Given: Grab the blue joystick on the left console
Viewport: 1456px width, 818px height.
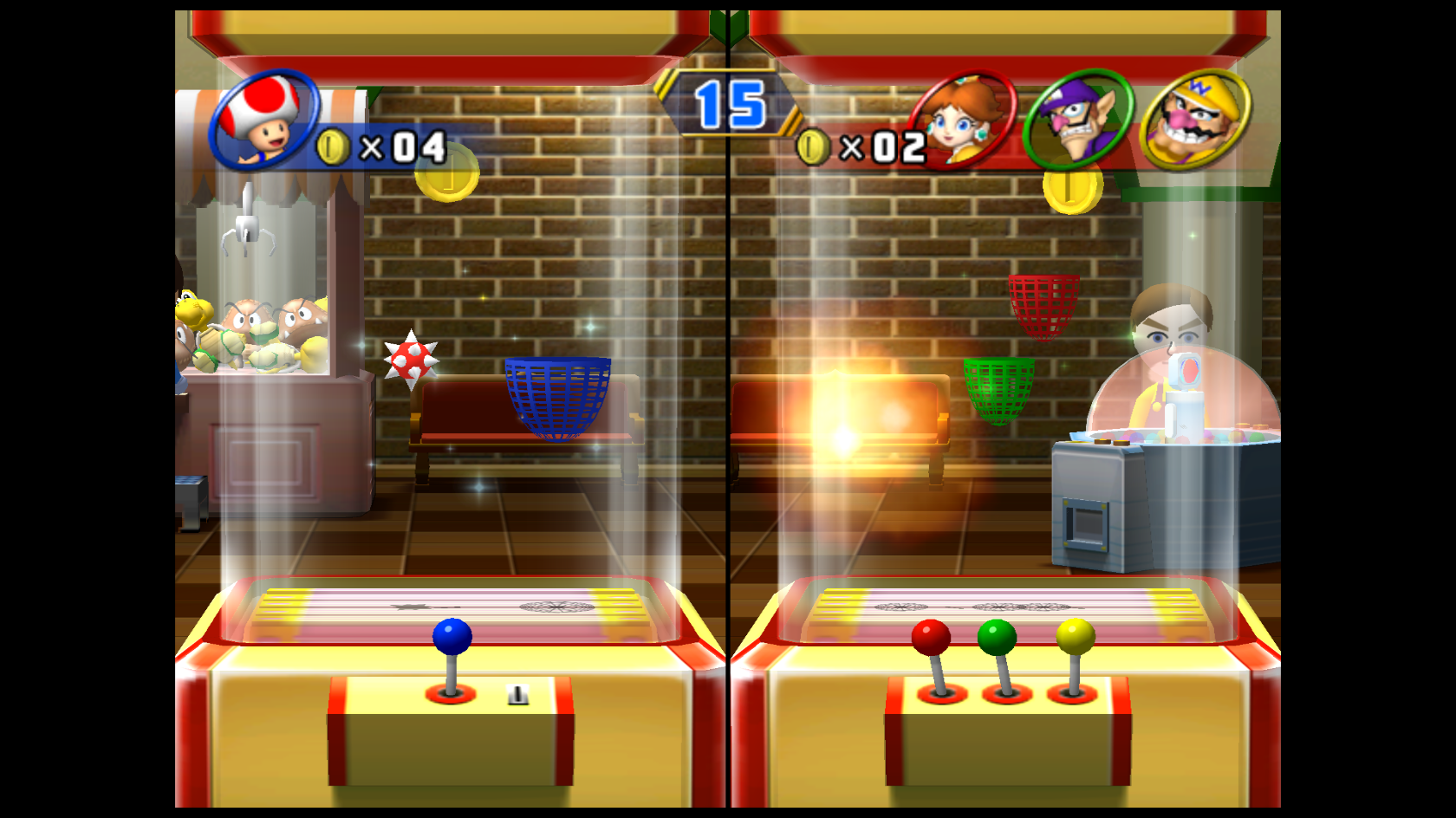Looking at the screenshot, I should pyautogui.click(x=452, y=635).
